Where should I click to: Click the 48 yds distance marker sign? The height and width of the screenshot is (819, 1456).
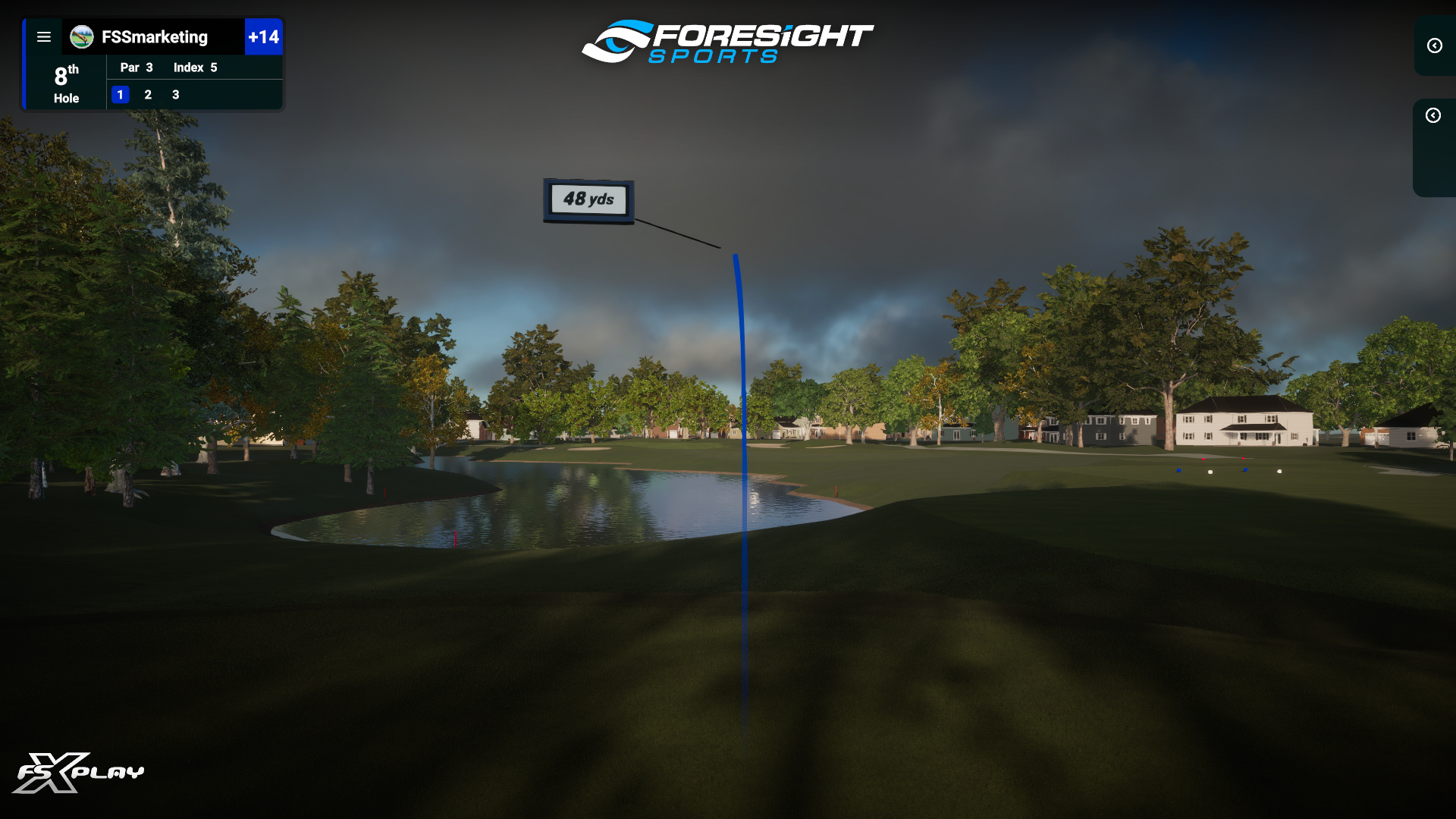[588, 199]
